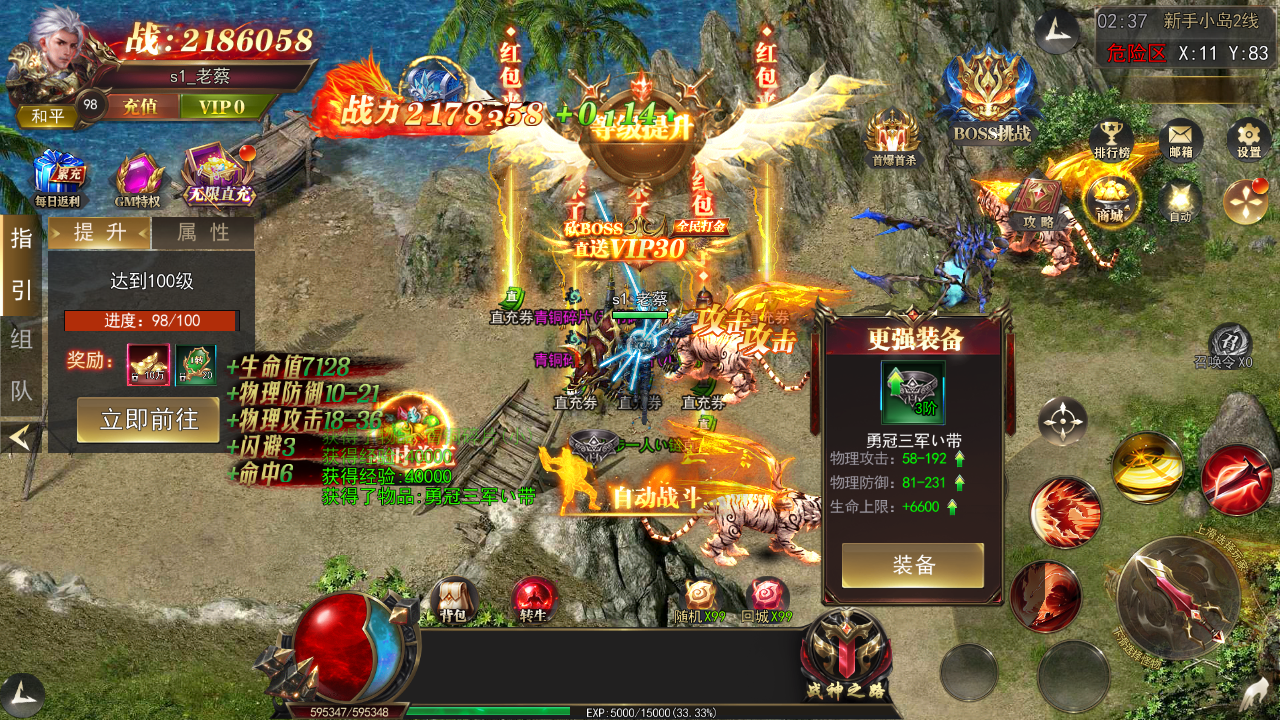Equip the stronger belt via 装备 button
Image resolution: width=1280 pixels, height=720 pixels.
(x=912, y=565)
